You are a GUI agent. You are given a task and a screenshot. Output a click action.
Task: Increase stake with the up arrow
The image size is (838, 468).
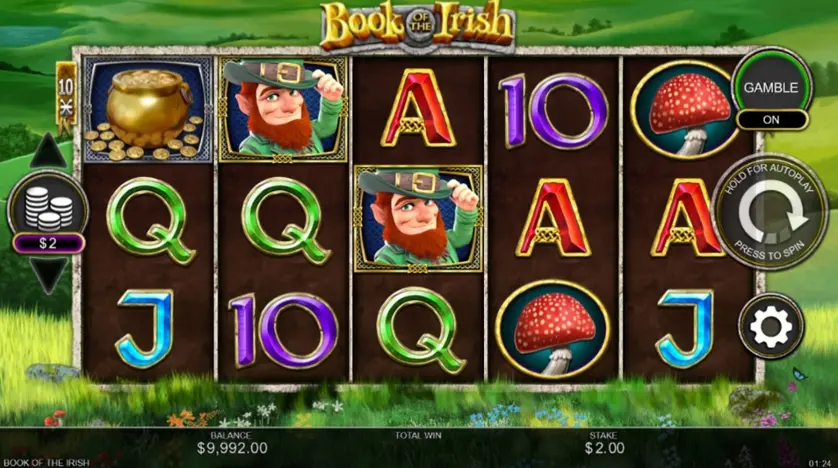47,154
